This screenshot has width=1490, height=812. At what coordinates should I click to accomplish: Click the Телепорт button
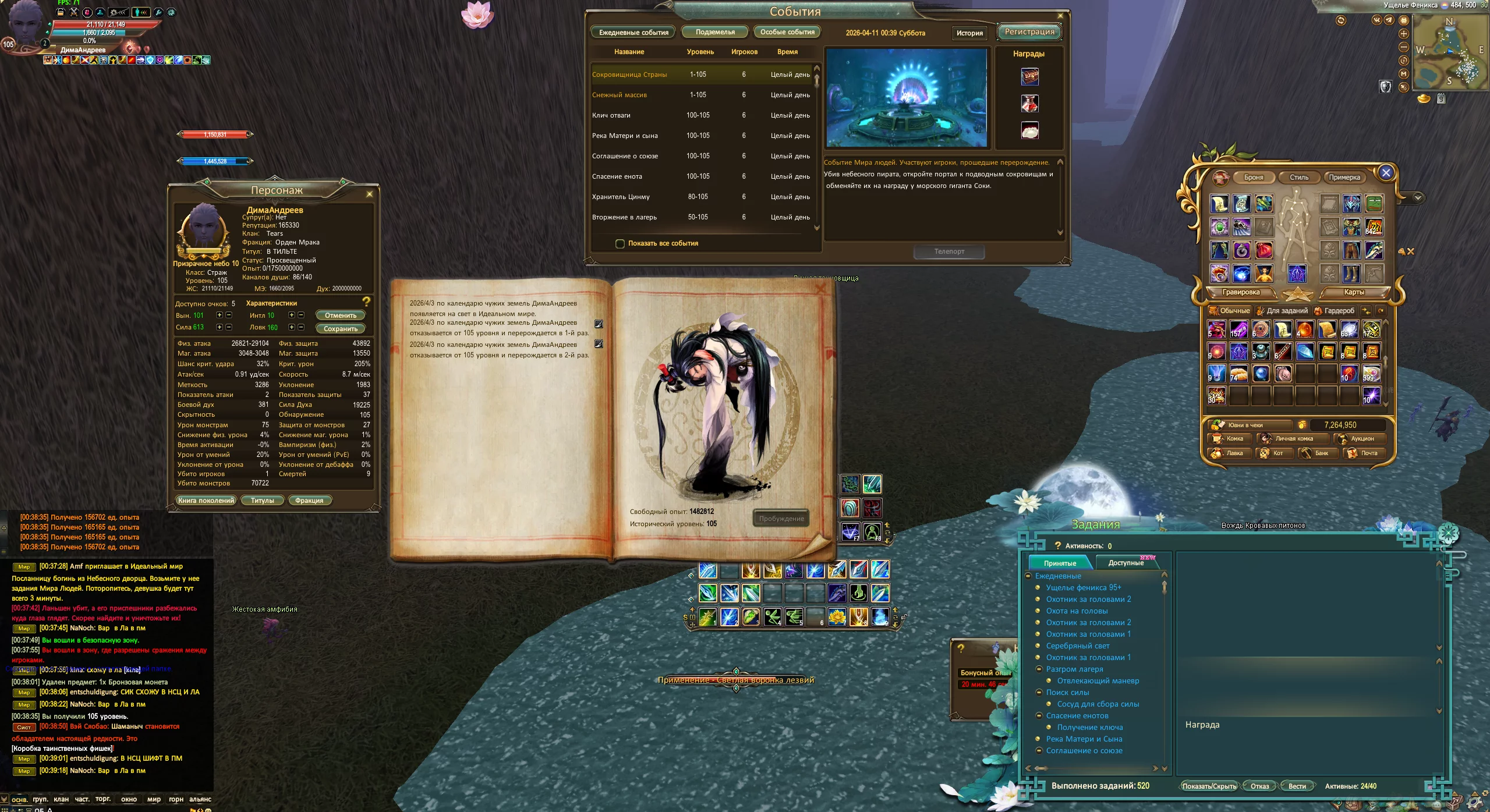(x=948, y=251)
